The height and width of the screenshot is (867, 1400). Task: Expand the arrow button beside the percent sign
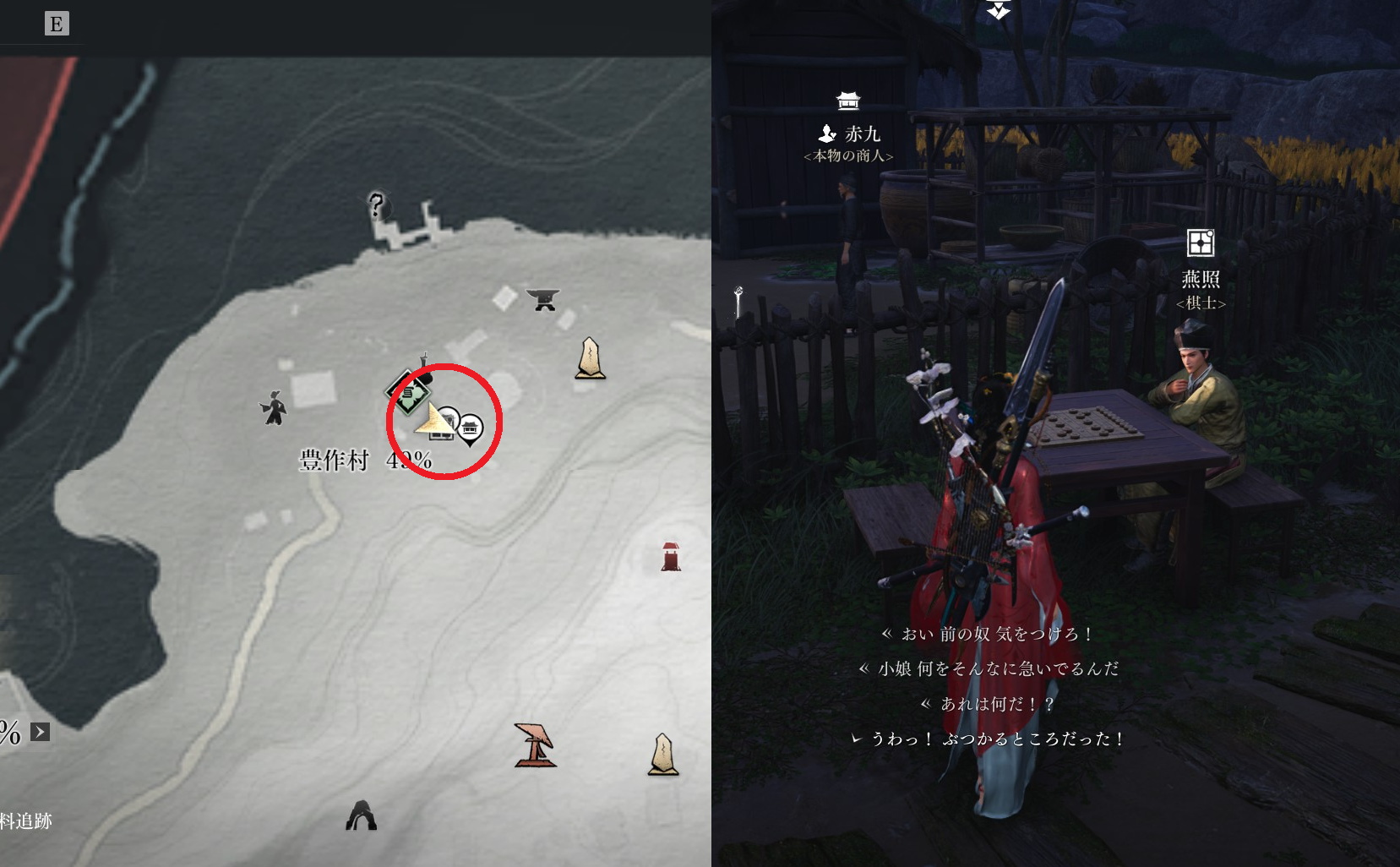coord(40,732)
